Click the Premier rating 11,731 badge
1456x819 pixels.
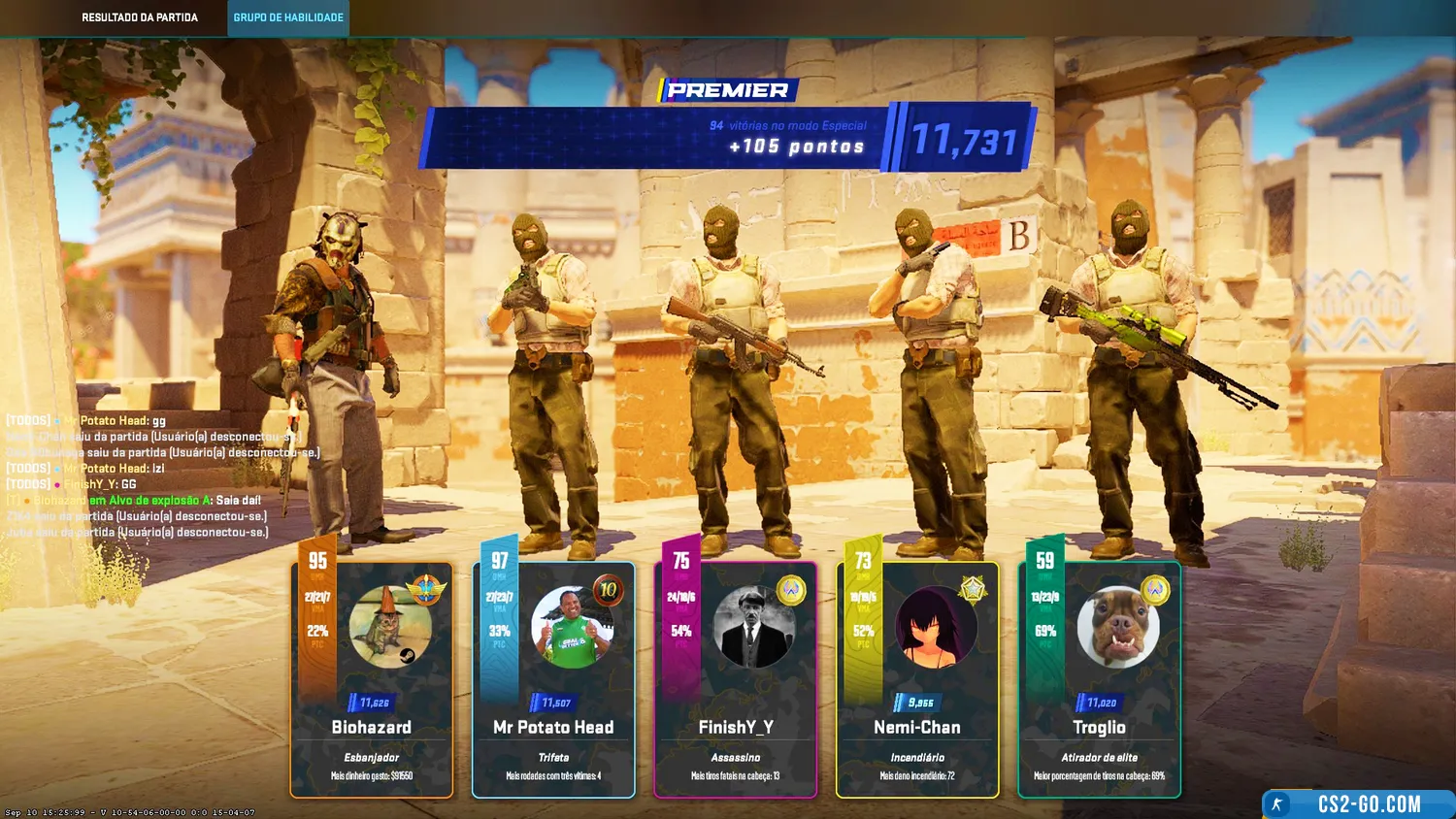click(963, 141)
